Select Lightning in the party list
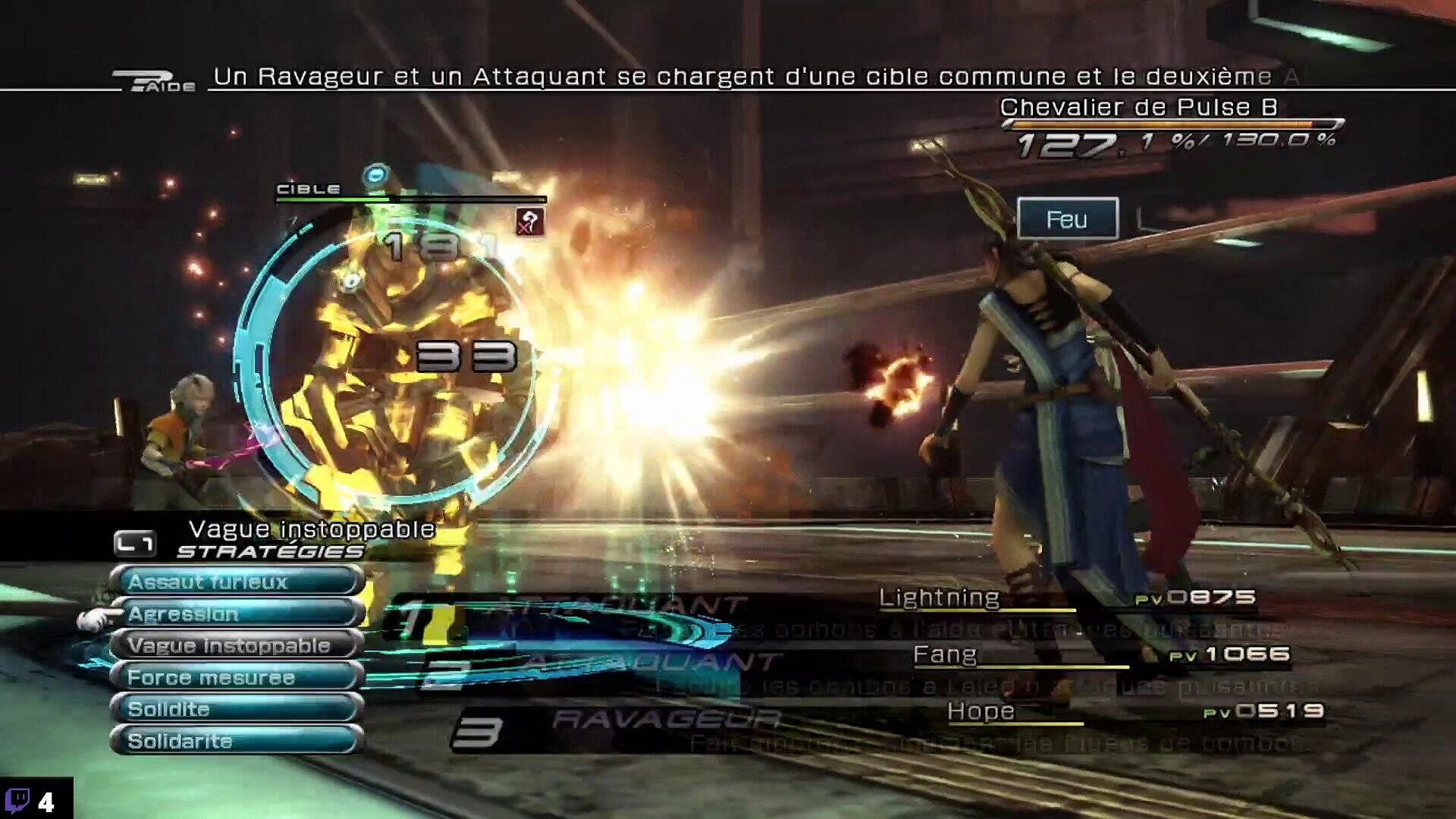Image resolution: width=1456 pixels, height=819 pixels. pos(939,598)
